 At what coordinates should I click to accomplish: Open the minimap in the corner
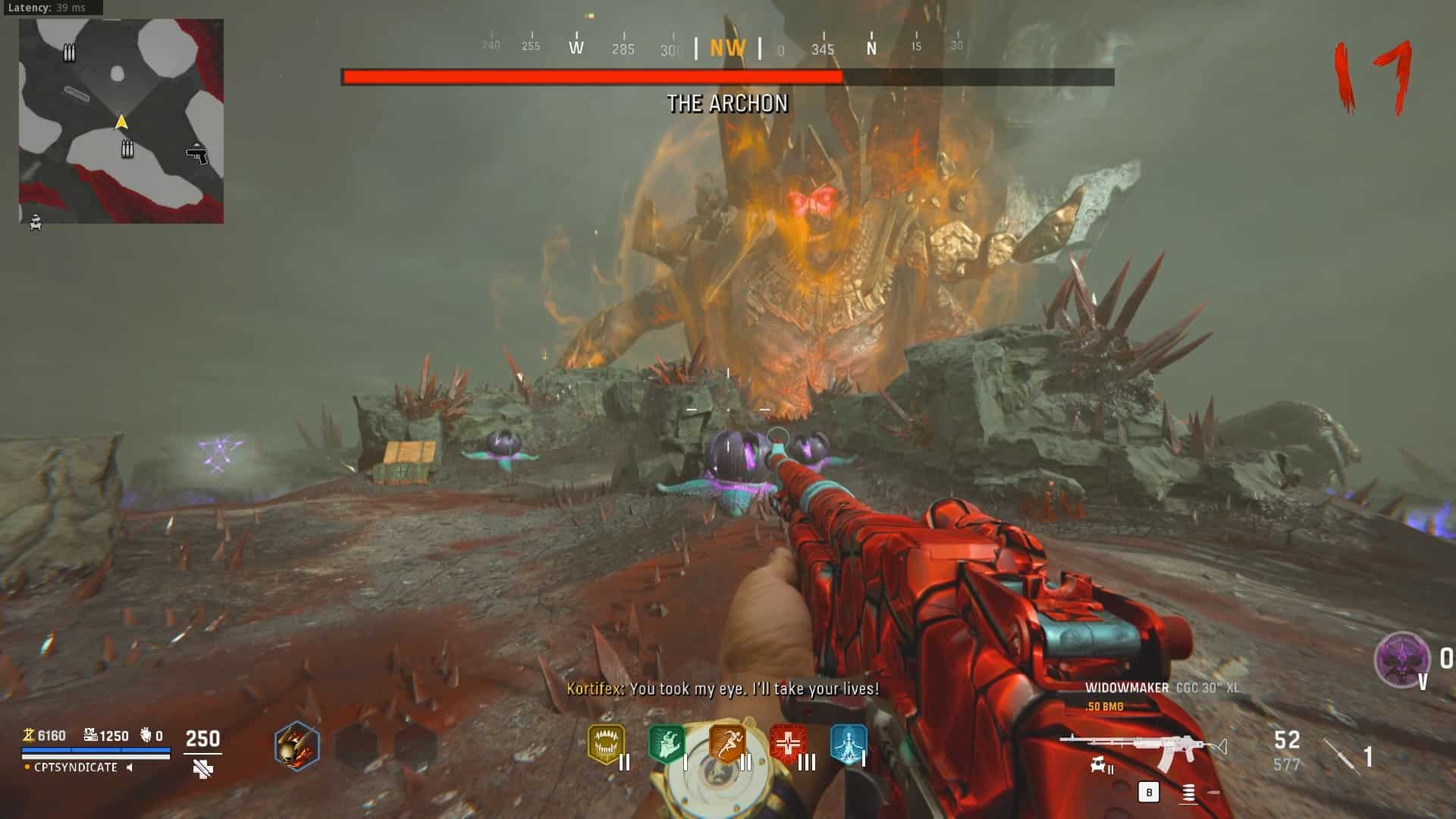click(x=121, y=121)
